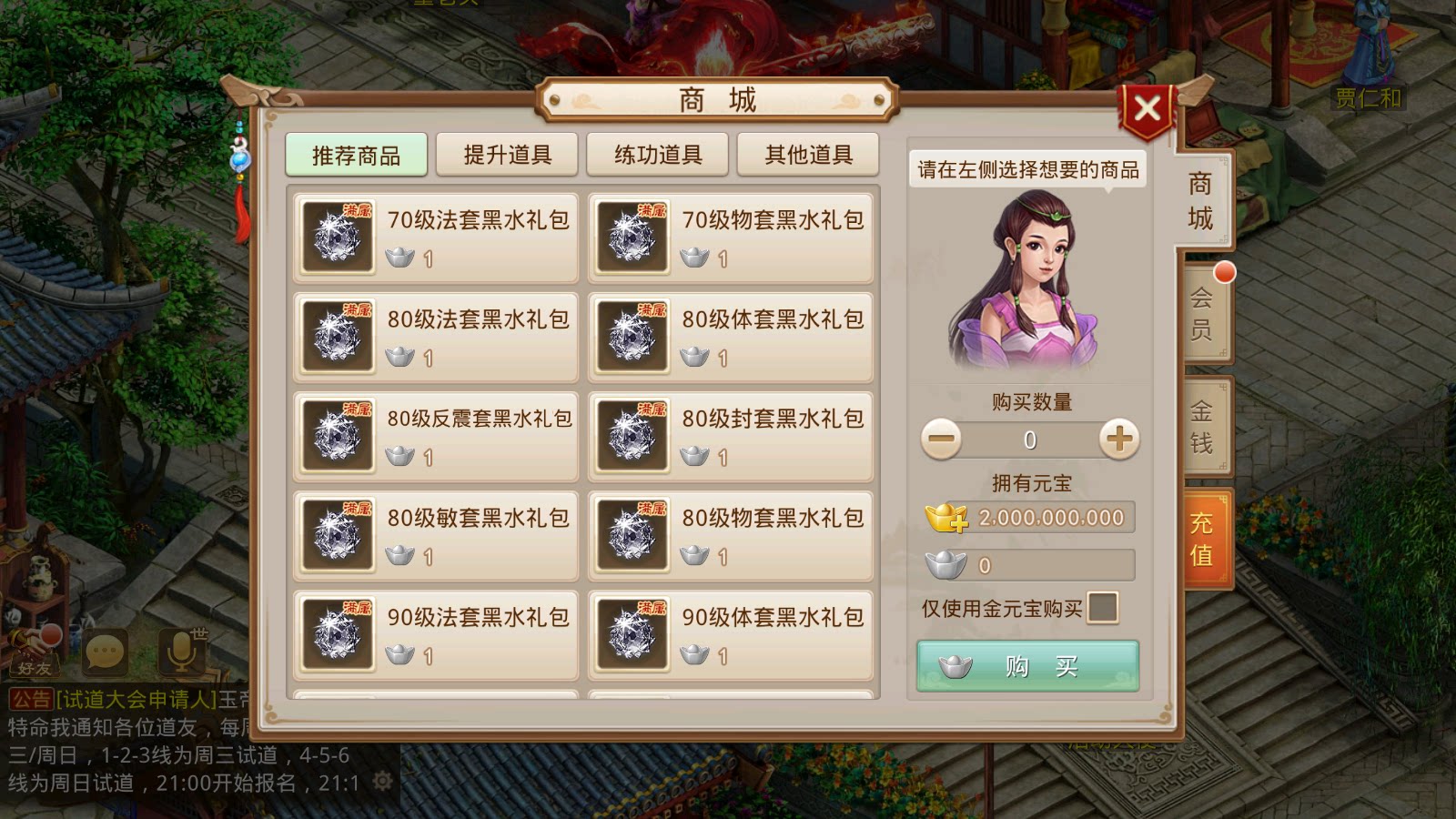1456x819 pixels.
Task: Open the chat bubble icon
Action: pos(106,651)
